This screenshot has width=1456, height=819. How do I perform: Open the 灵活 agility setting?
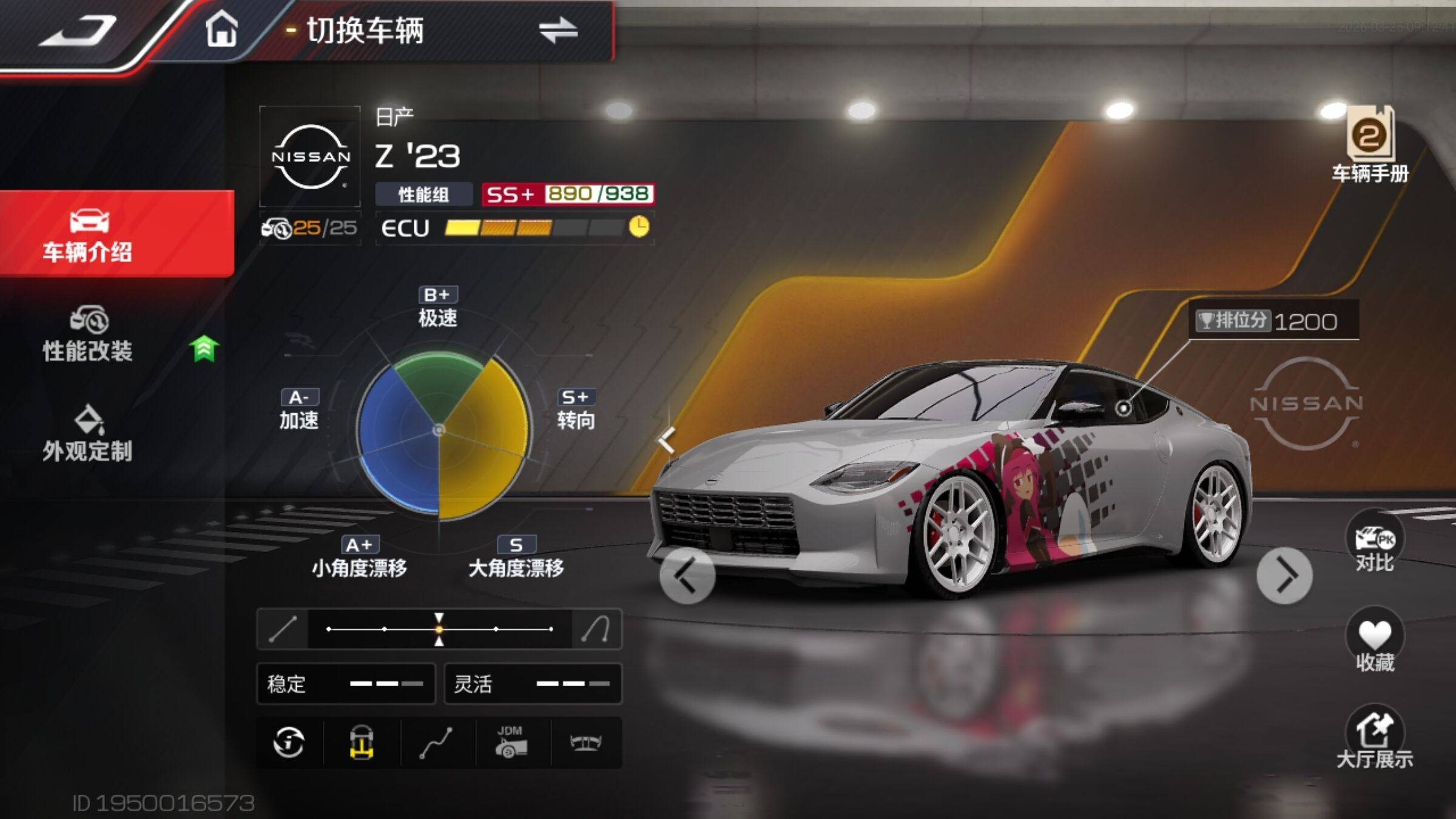533,684
